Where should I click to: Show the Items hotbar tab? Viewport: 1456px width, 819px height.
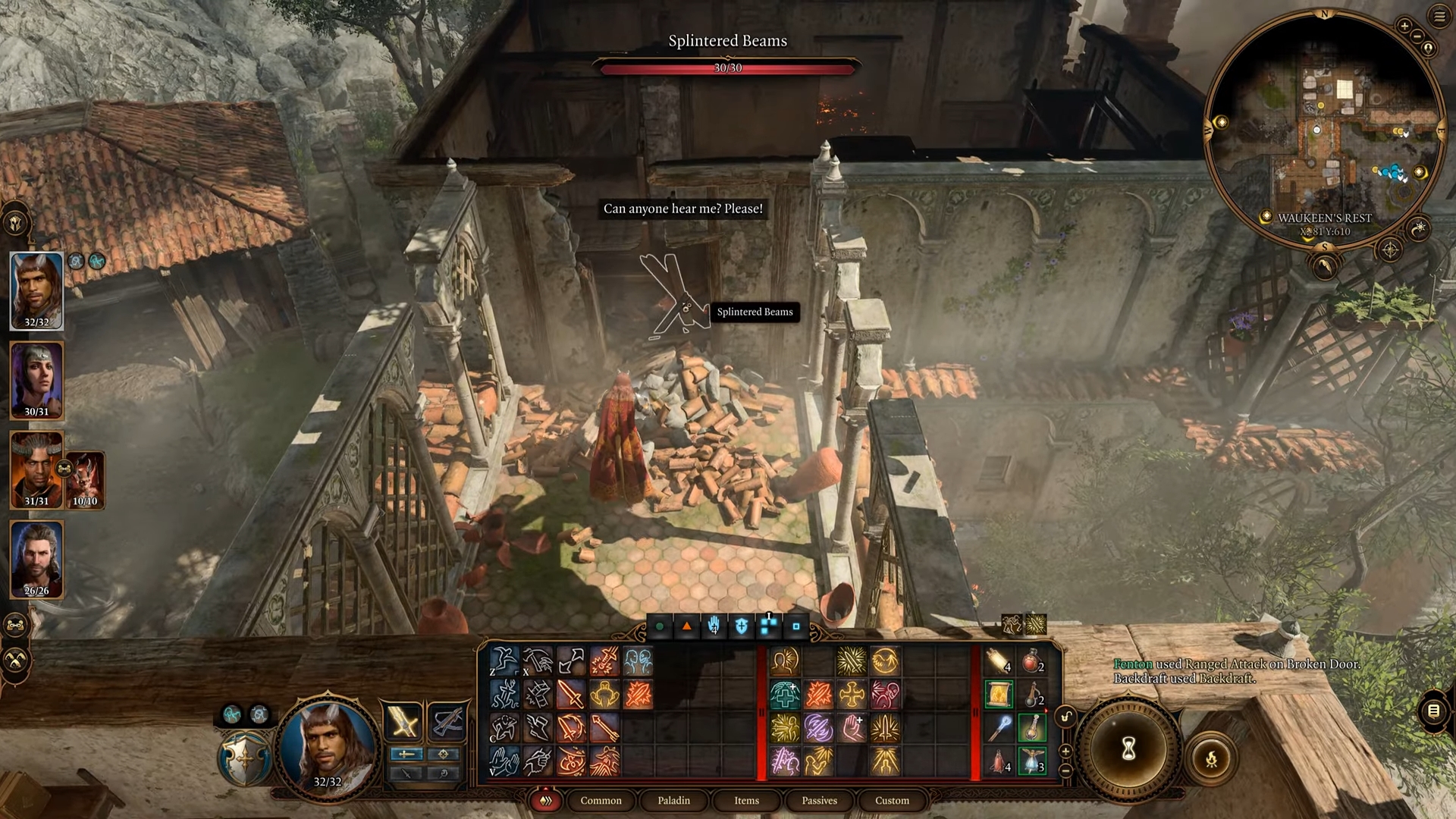[x=746, y=800]
